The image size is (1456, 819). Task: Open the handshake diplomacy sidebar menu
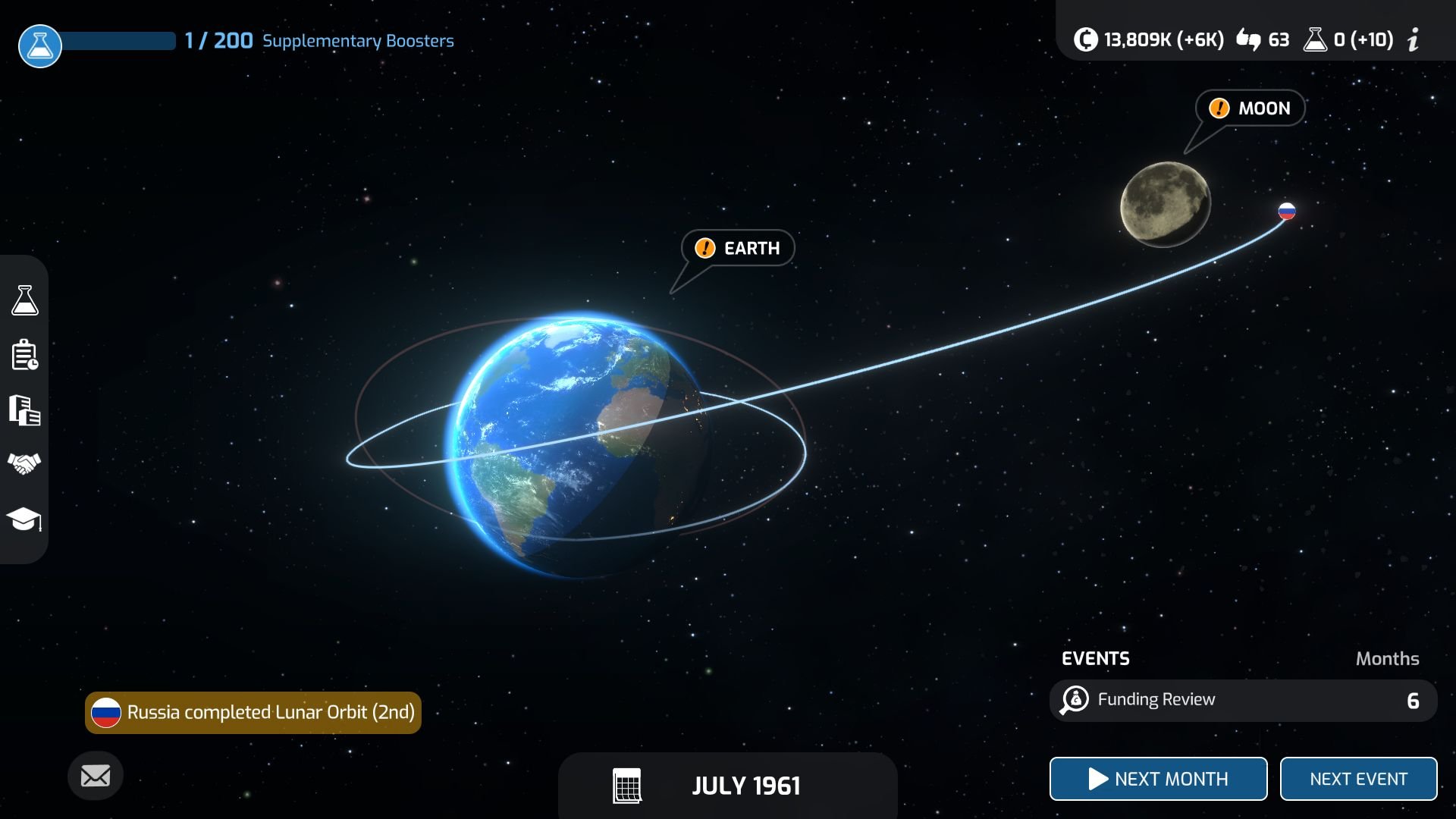click(x=24, y=463)
